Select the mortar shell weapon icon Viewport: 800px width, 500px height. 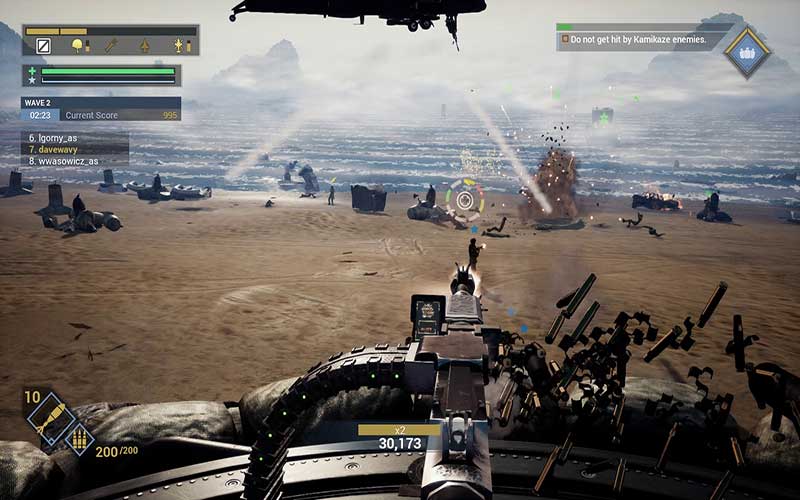46,415
